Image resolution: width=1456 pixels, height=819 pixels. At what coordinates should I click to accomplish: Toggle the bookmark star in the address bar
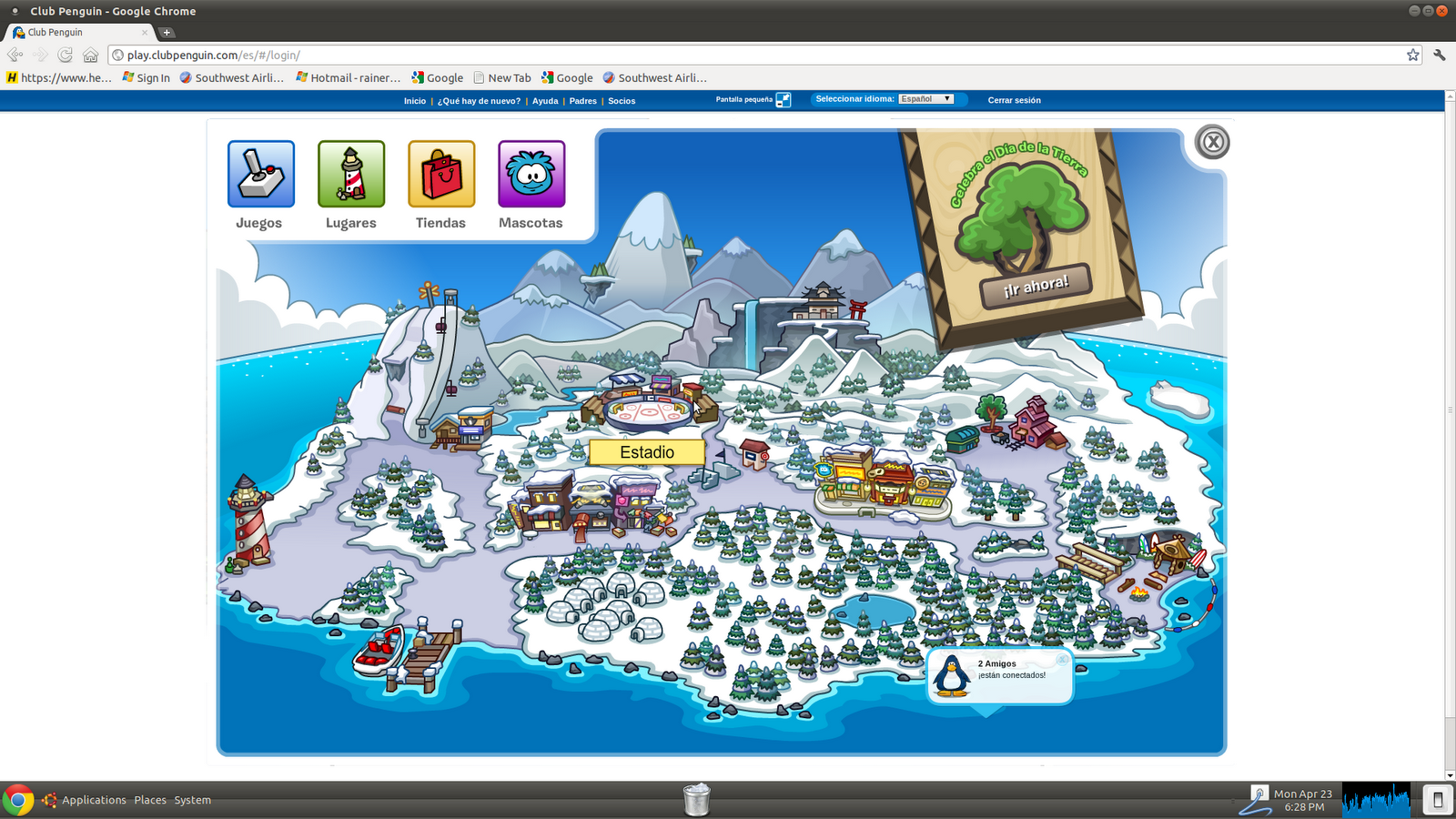[1414, 55]
